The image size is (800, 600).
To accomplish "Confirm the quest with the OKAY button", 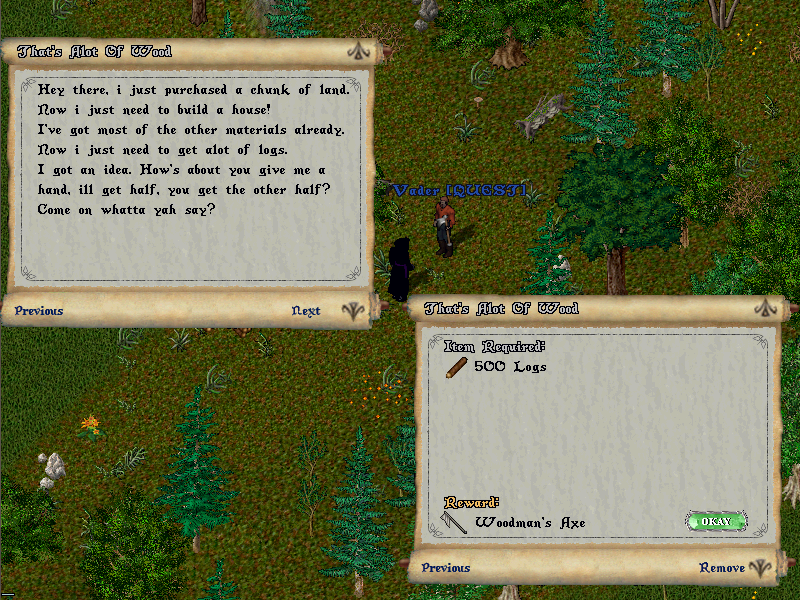I will click(x=716, y=522).
